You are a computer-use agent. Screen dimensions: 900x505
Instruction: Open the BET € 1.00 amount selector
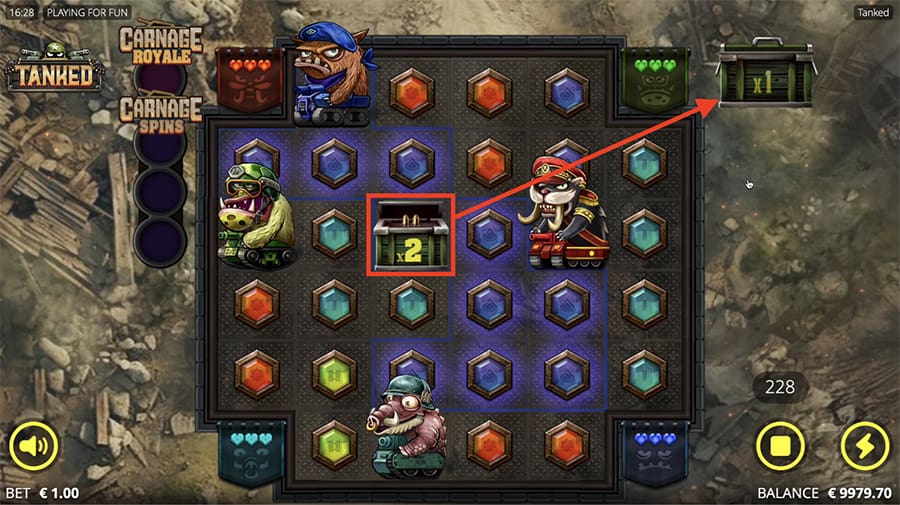[42, 493]
